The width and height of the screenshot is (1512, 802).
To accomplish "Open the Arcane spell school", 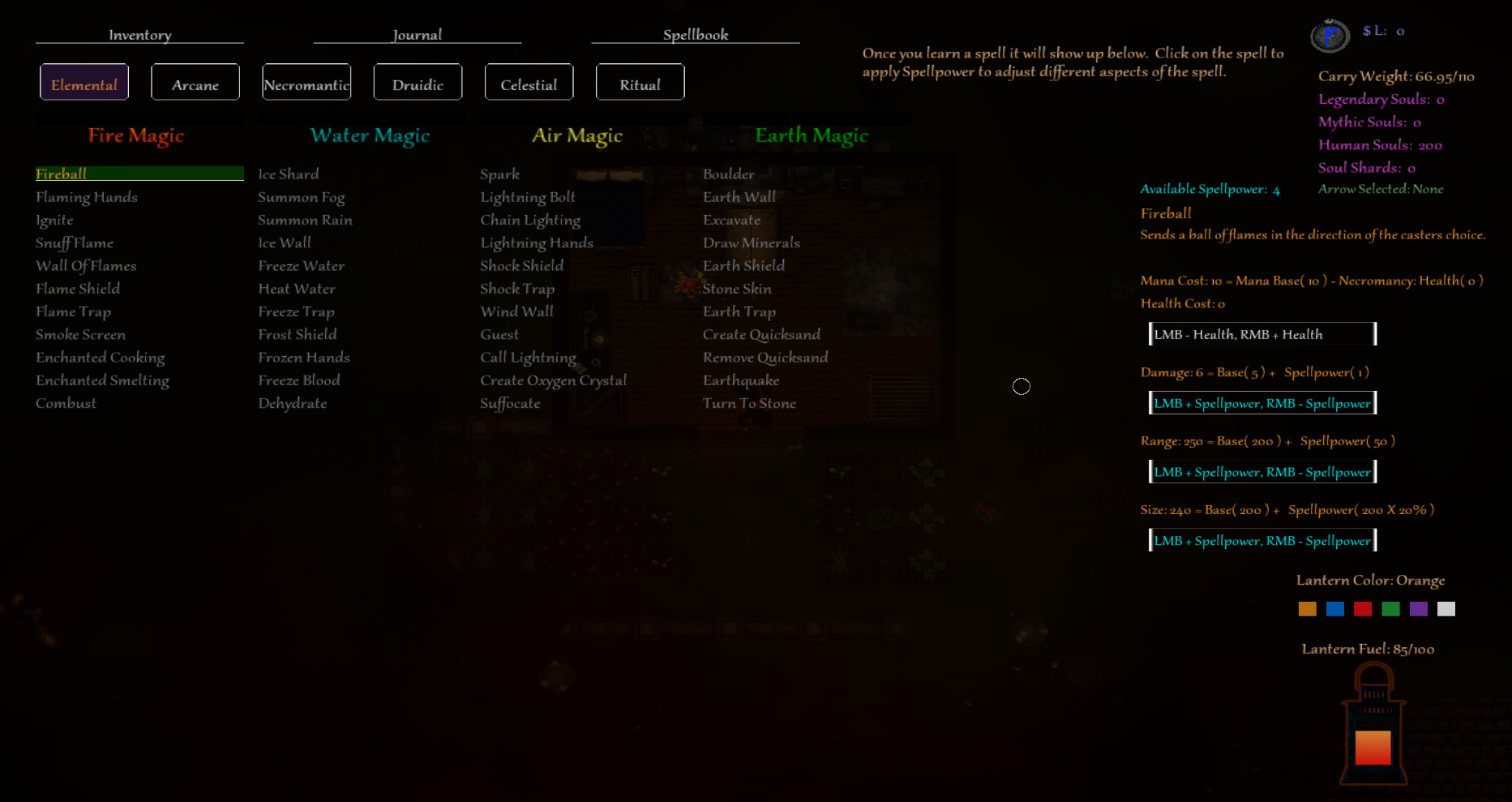I will 195,82.
